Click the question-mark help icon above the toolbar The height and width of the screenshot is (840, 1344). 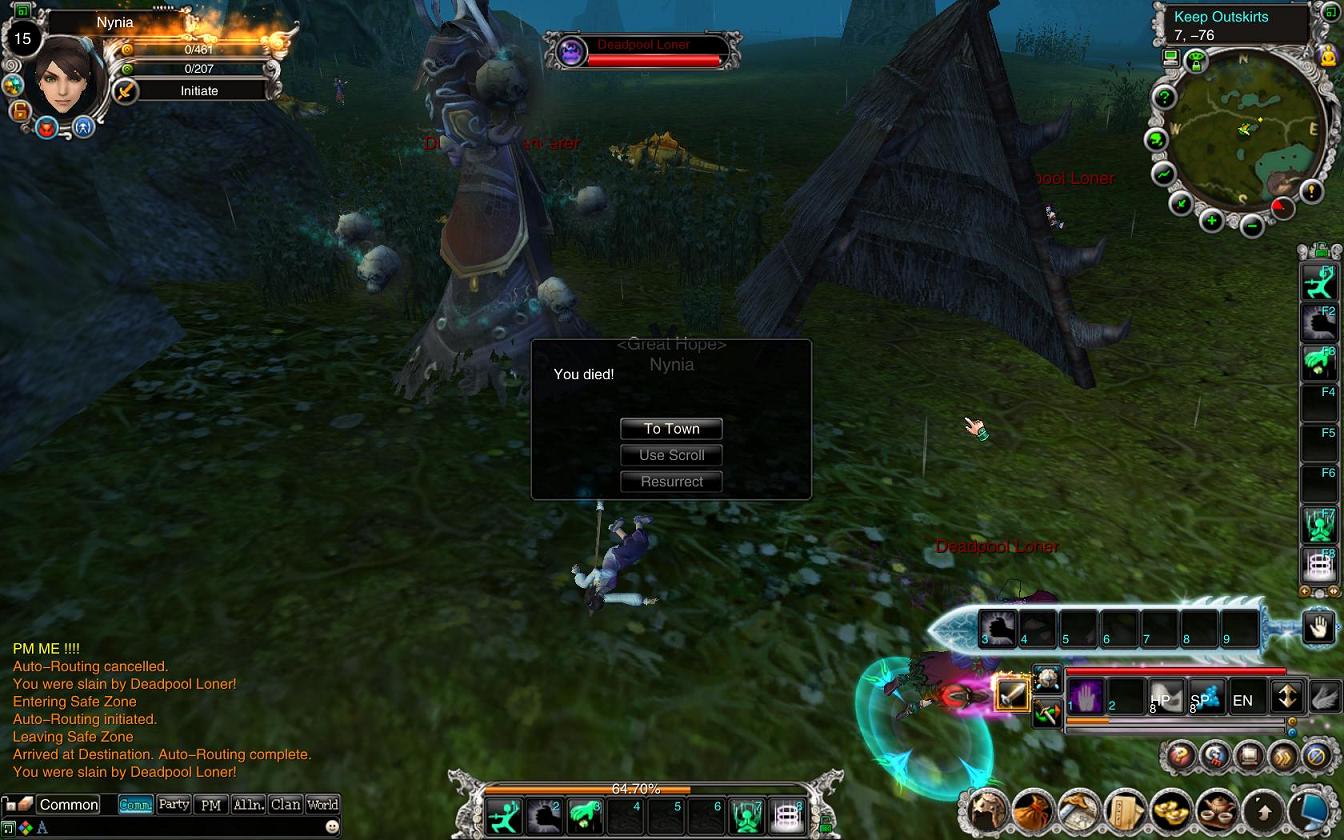pos(1179,756)
